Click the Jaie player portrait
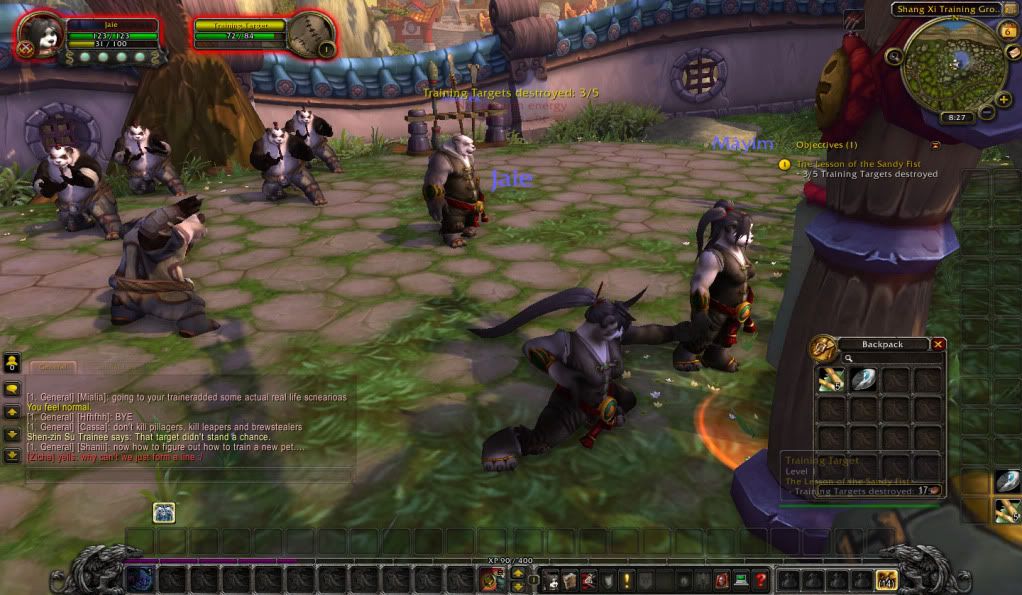The height and width of the screenshot is (595, 1022). tap(41, 34)
